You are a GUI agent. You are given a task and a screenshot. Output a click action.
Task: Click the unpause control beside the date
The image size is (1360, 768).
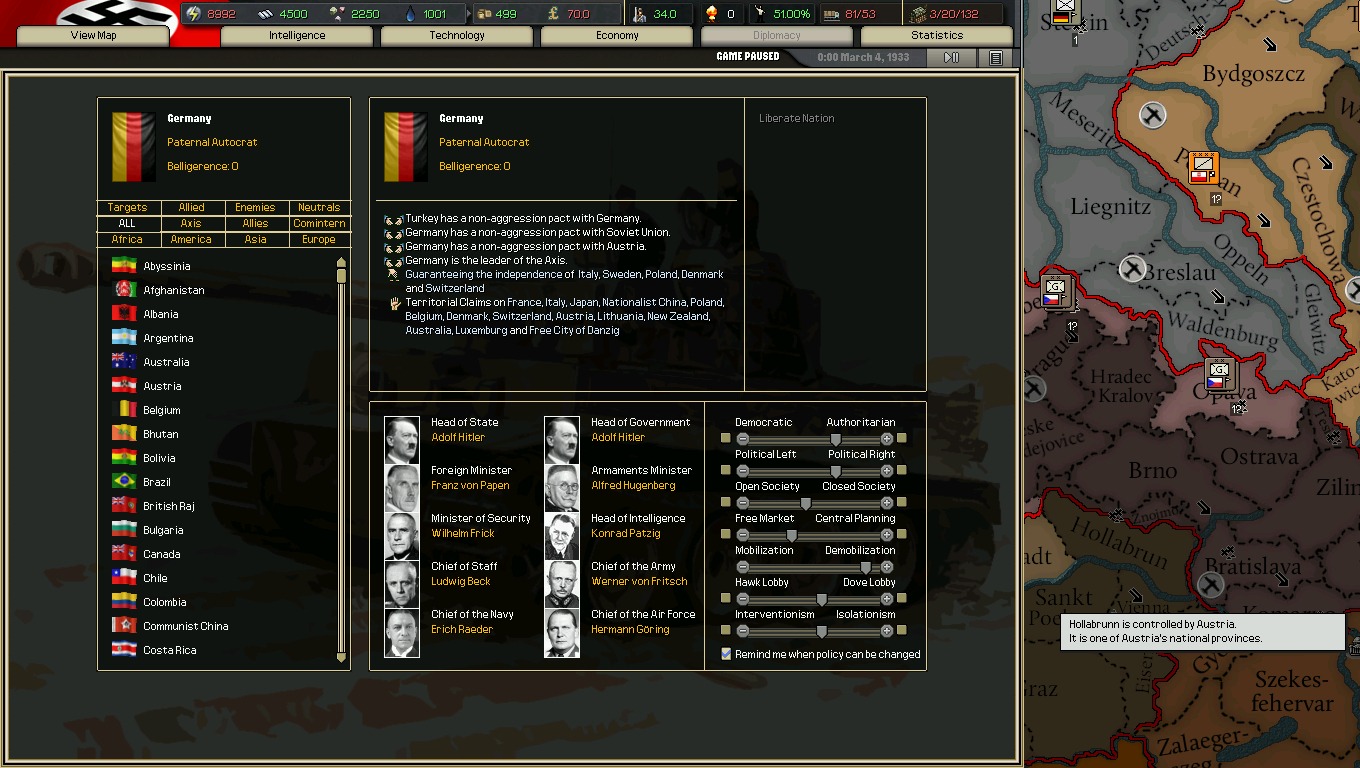coord(949,57)
